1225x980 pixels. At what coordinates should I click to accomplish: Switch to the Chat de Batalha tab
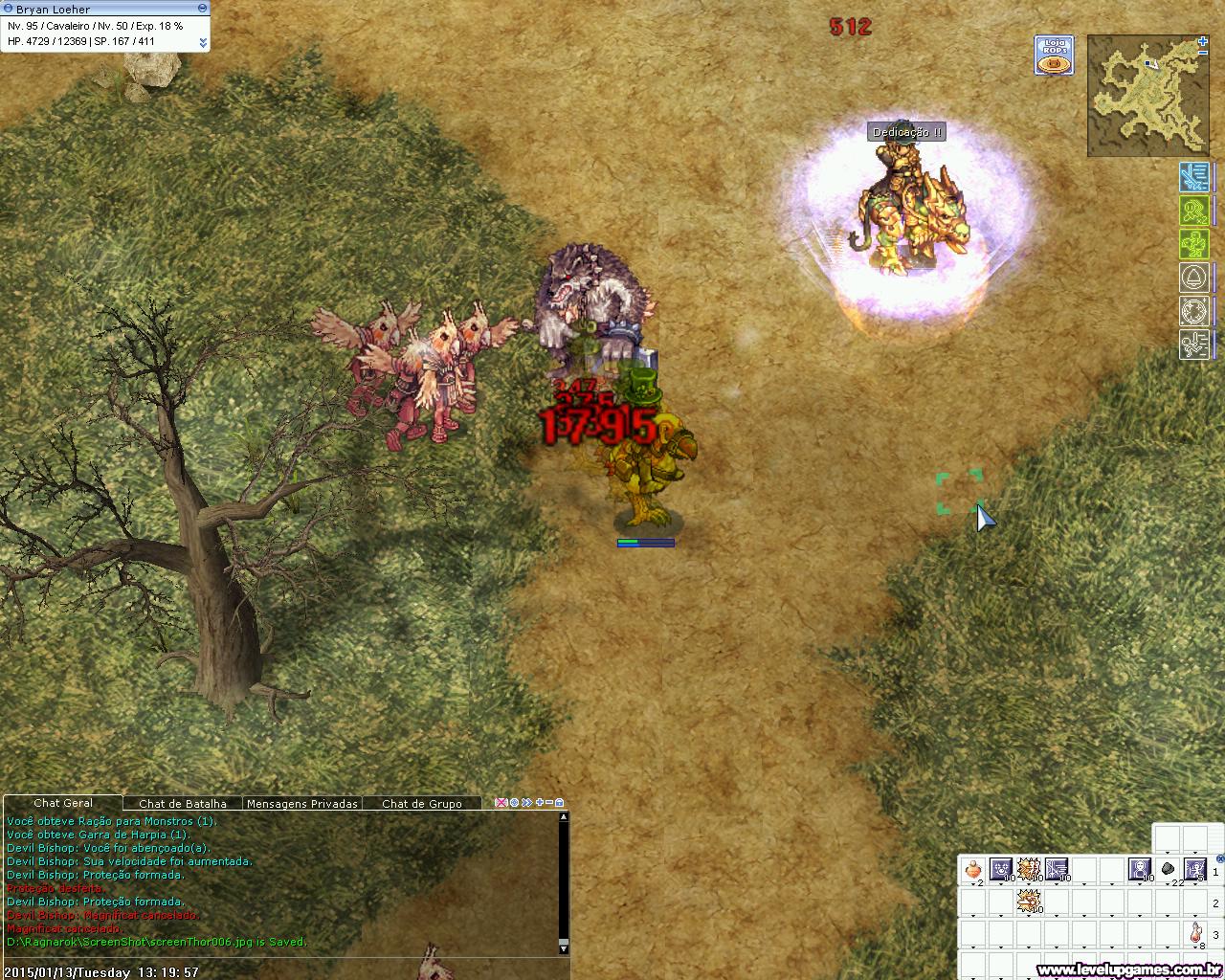coord(182,804)
